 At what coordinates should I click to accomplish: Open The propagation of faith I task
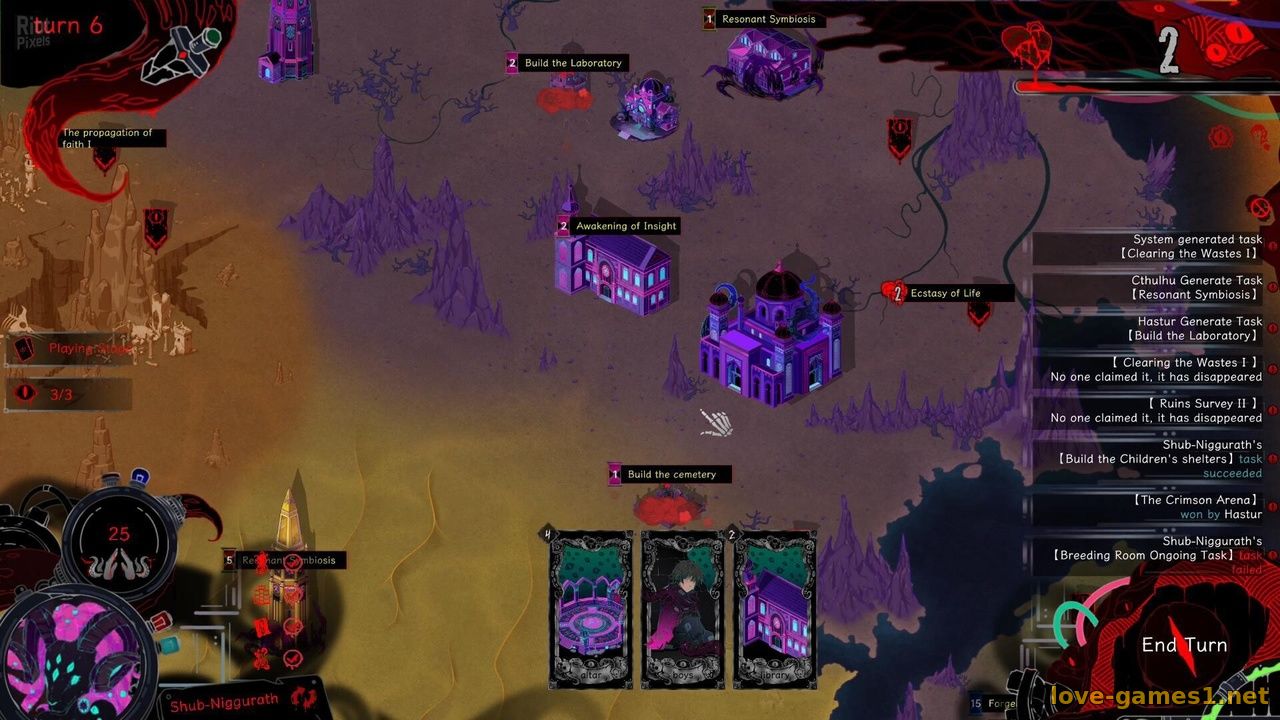[107, 138]
